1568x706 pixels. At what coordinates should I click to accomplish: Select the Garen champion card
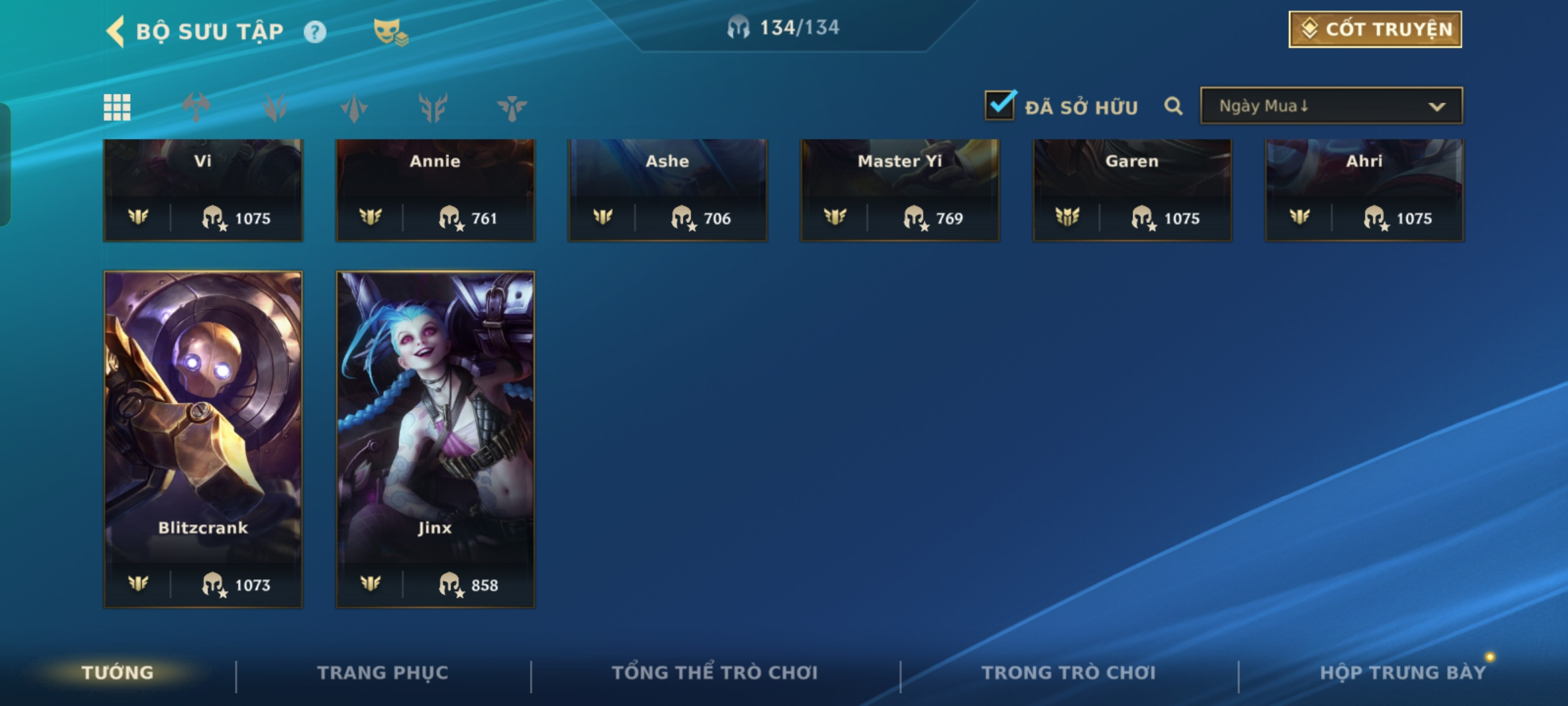[x=1132, y=190]
